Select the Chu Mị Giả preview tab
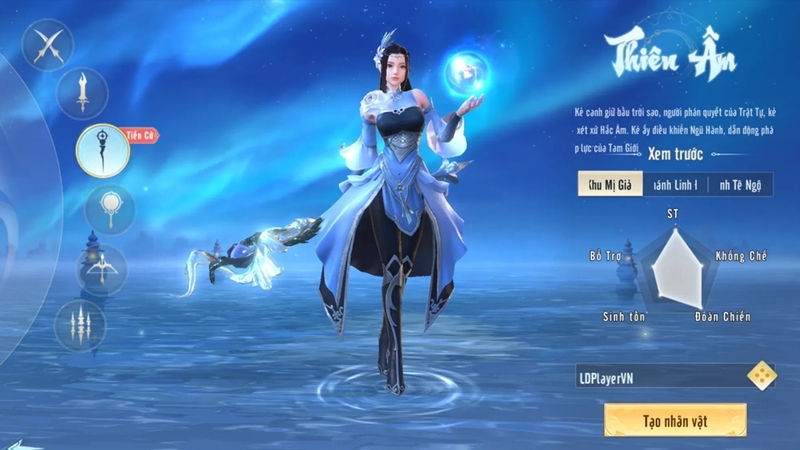800x450 pixels. point(609,185)
